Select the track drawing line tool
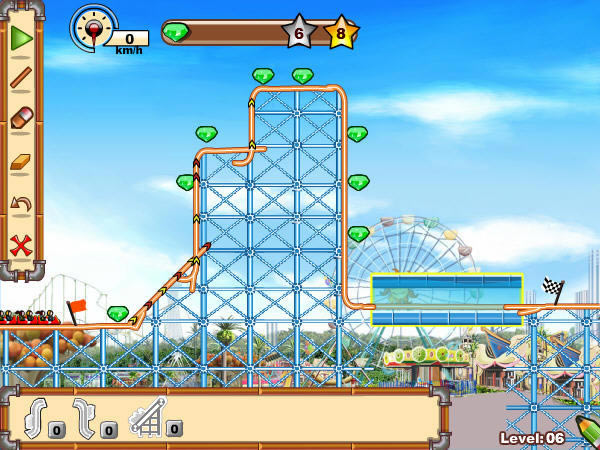Screen dimensions: 600x450 (x=21, y=79)
